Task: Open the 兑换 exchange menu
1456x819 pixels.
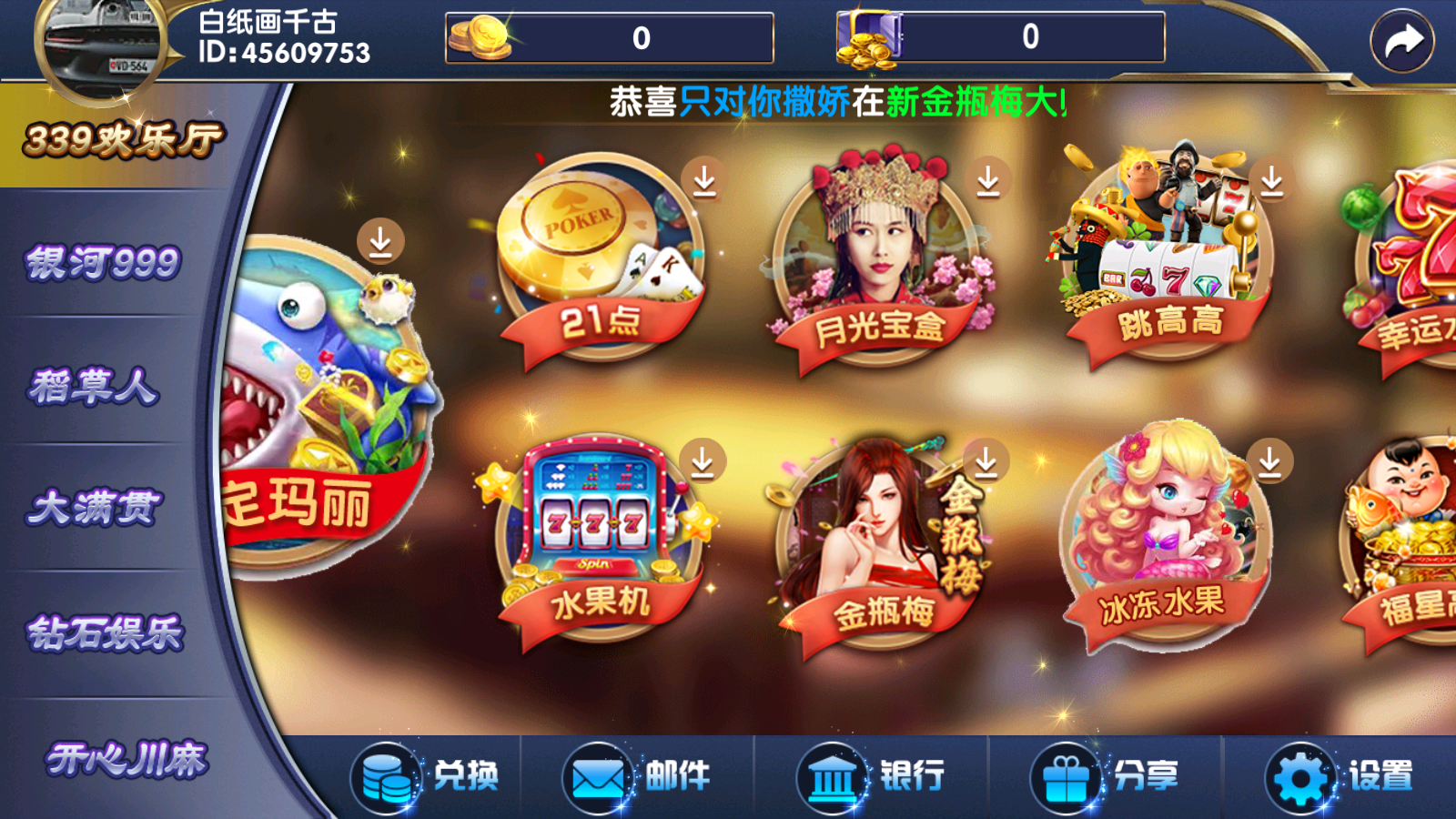Action: (x=428, y=777)
